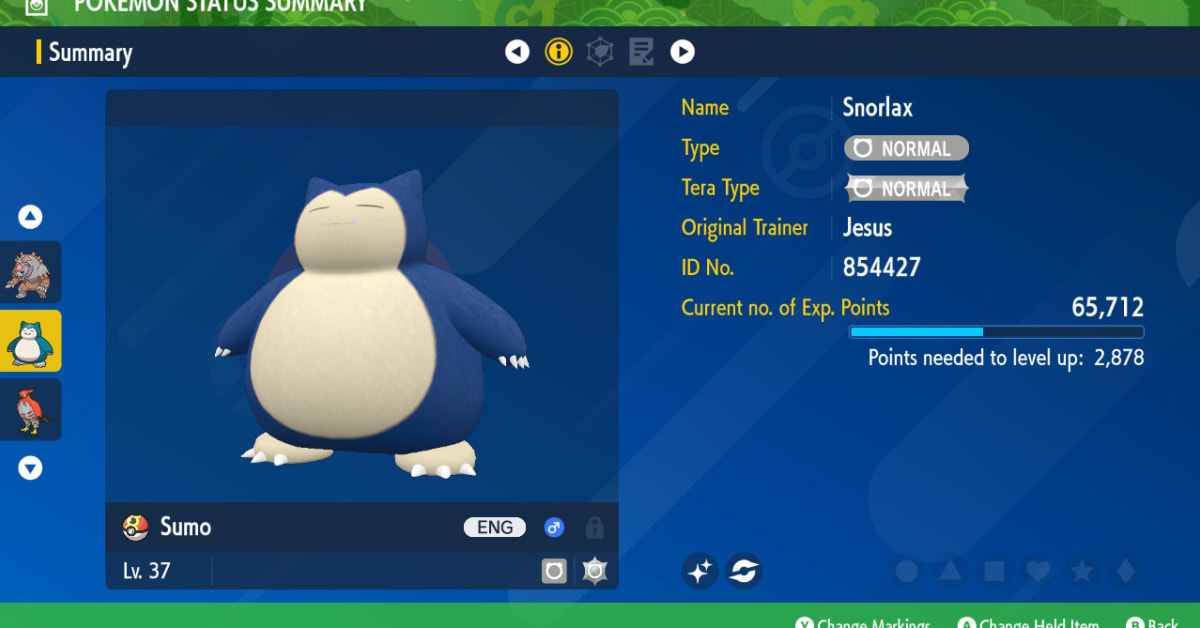Toggle the triangle marking
This screenshot has width=1200, height=628.
tap(950, 571)
